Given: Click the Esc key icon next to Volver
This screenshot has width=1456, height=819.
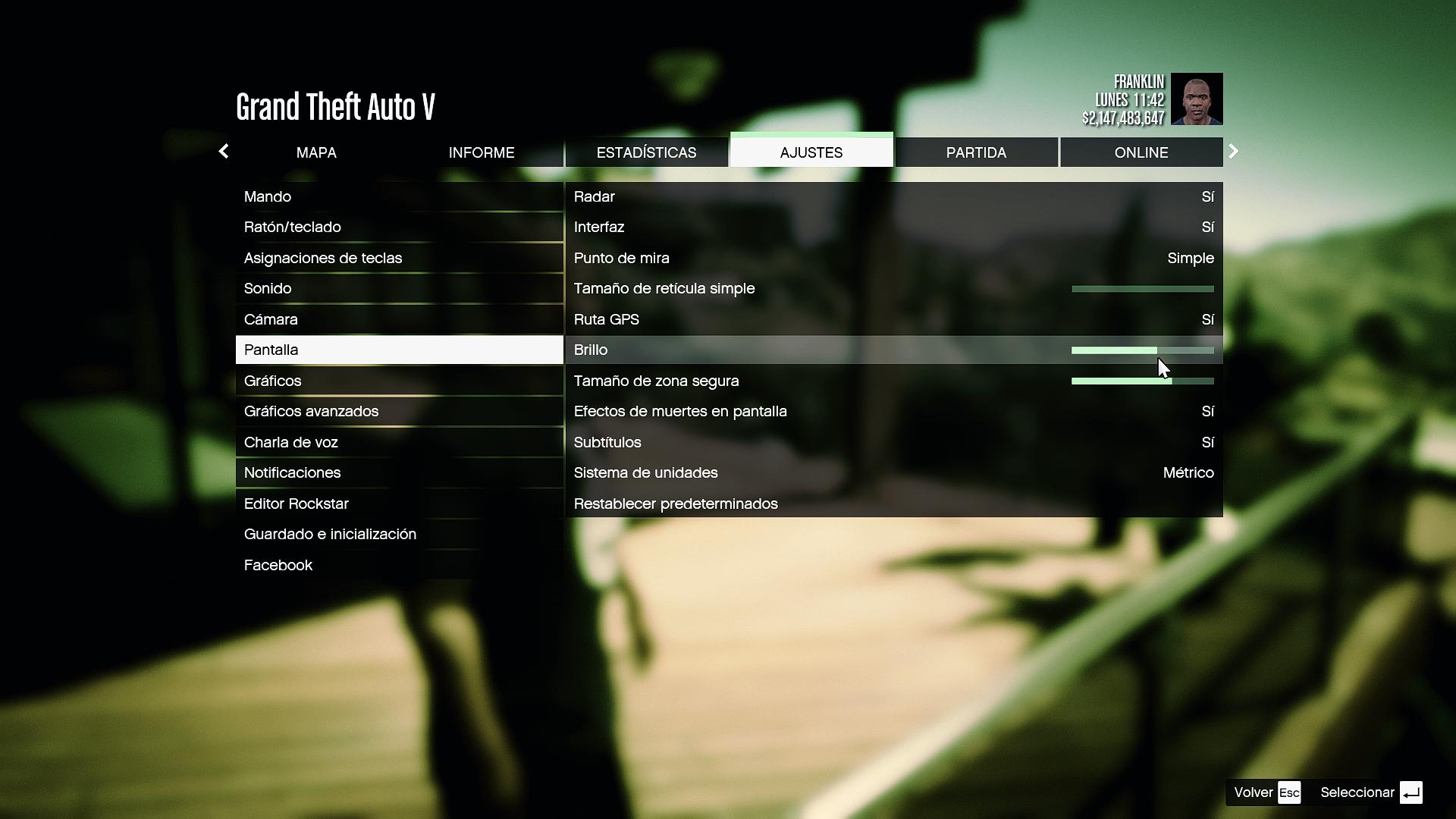Looking at the screenshot, I should [1289, 792].
